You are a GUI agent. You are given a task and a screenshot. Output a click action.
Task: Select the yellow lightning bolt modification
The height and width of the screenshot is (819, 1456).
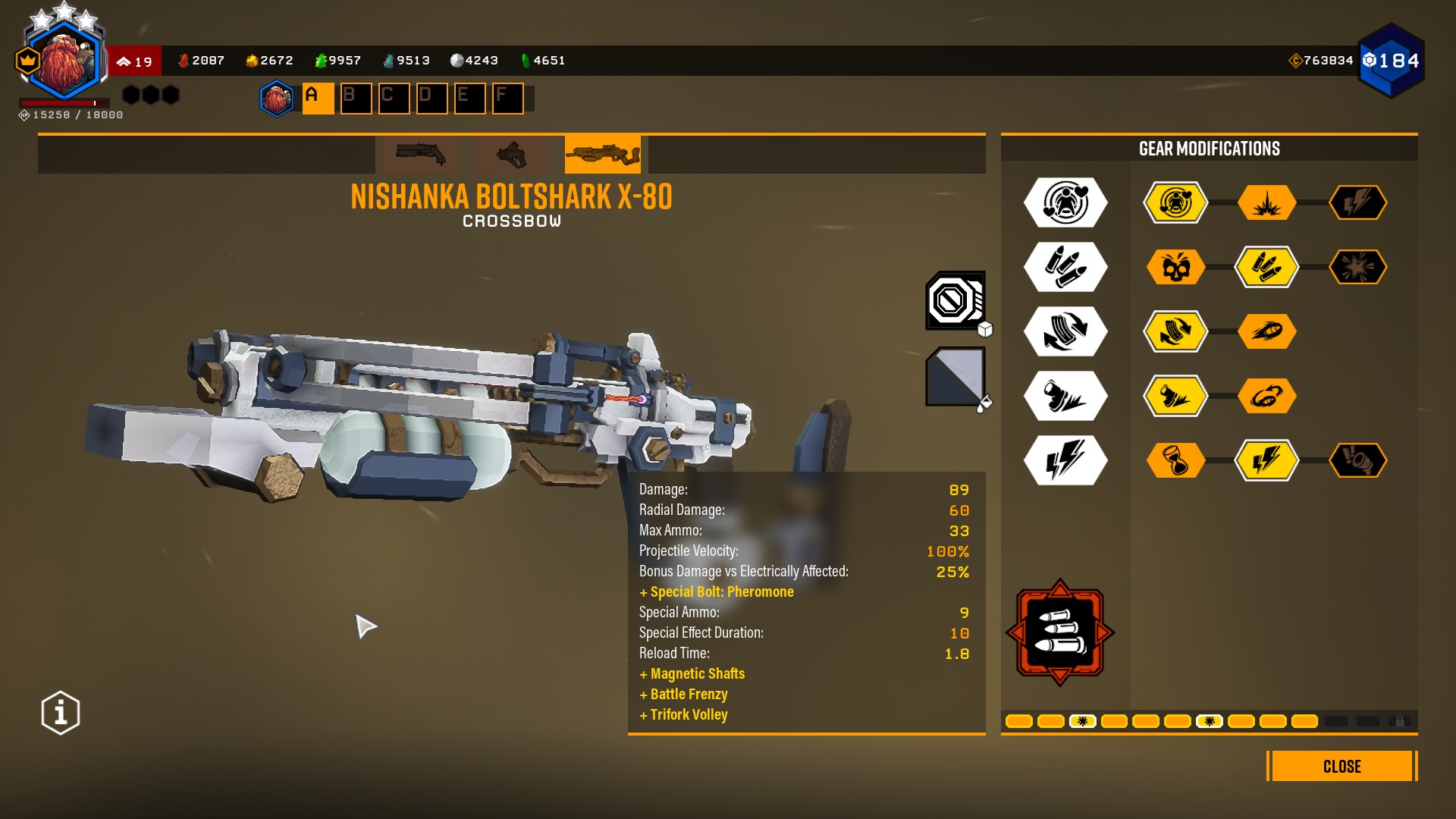[x=1266, y=460]
